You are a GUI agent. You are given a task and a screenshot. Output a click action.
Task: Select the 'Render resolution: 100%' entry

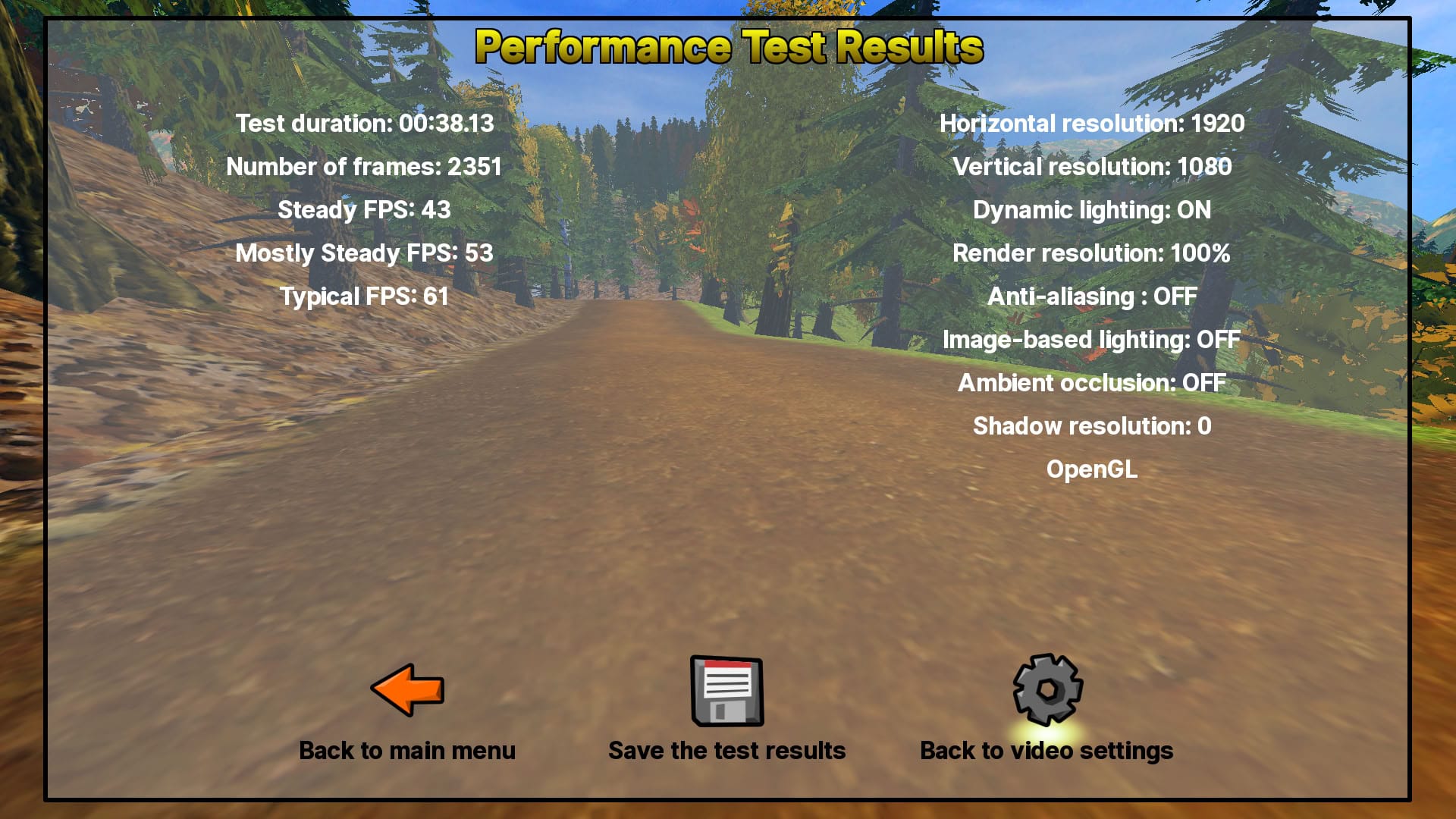pyautogui.click(x=1092, y=253)
